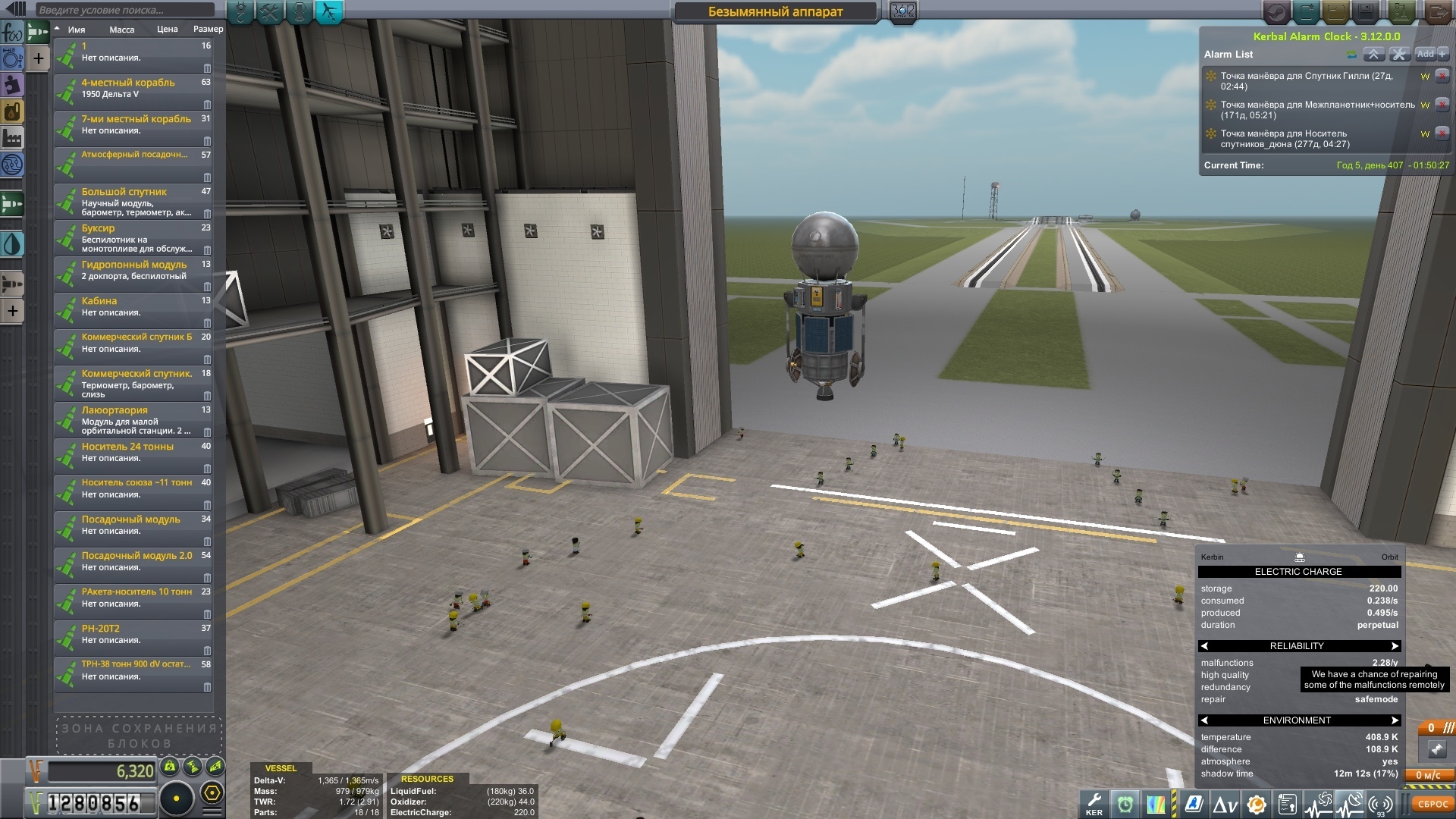
Task: Open the Delta-V toolbar button
Action: pos(1225,804)
